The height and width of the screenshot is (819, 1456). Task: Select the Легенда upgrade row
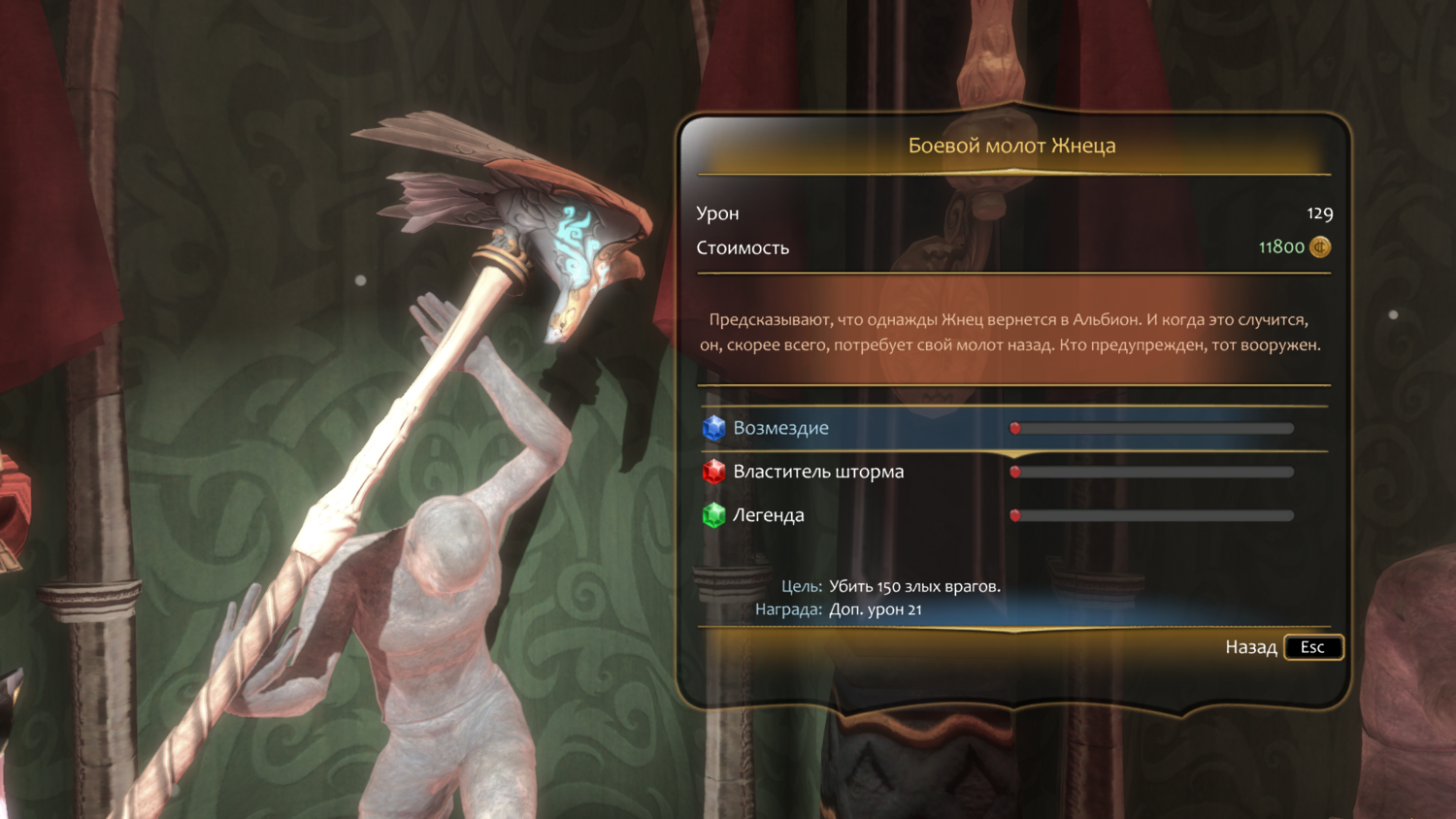(768, 515)
